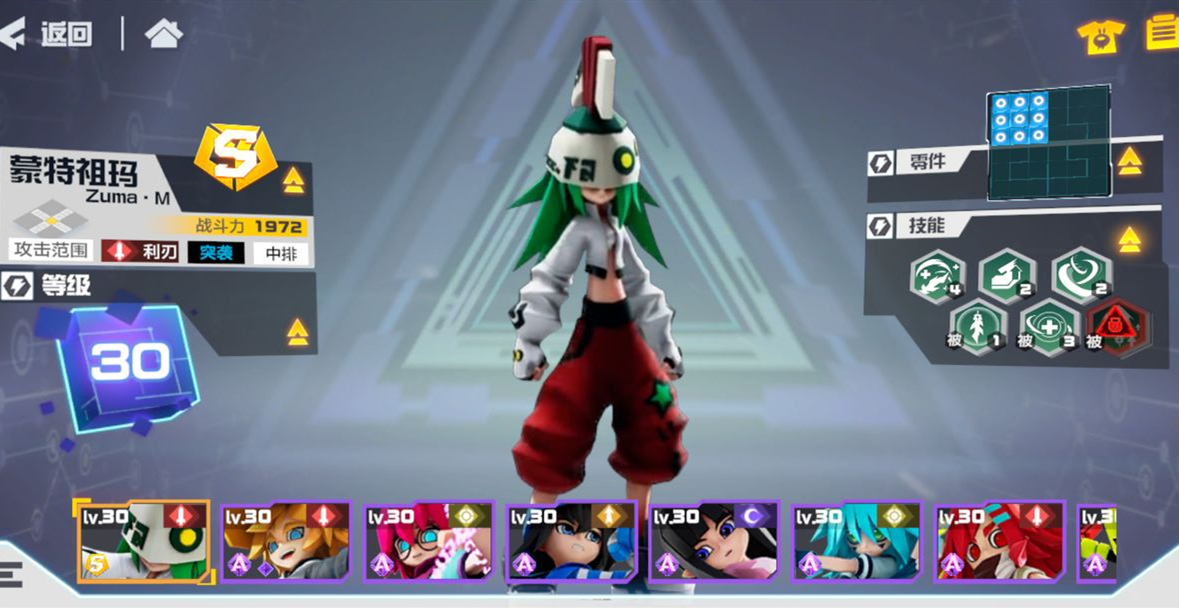Choose the red-haired character portrait

[x=1000, y=542]
